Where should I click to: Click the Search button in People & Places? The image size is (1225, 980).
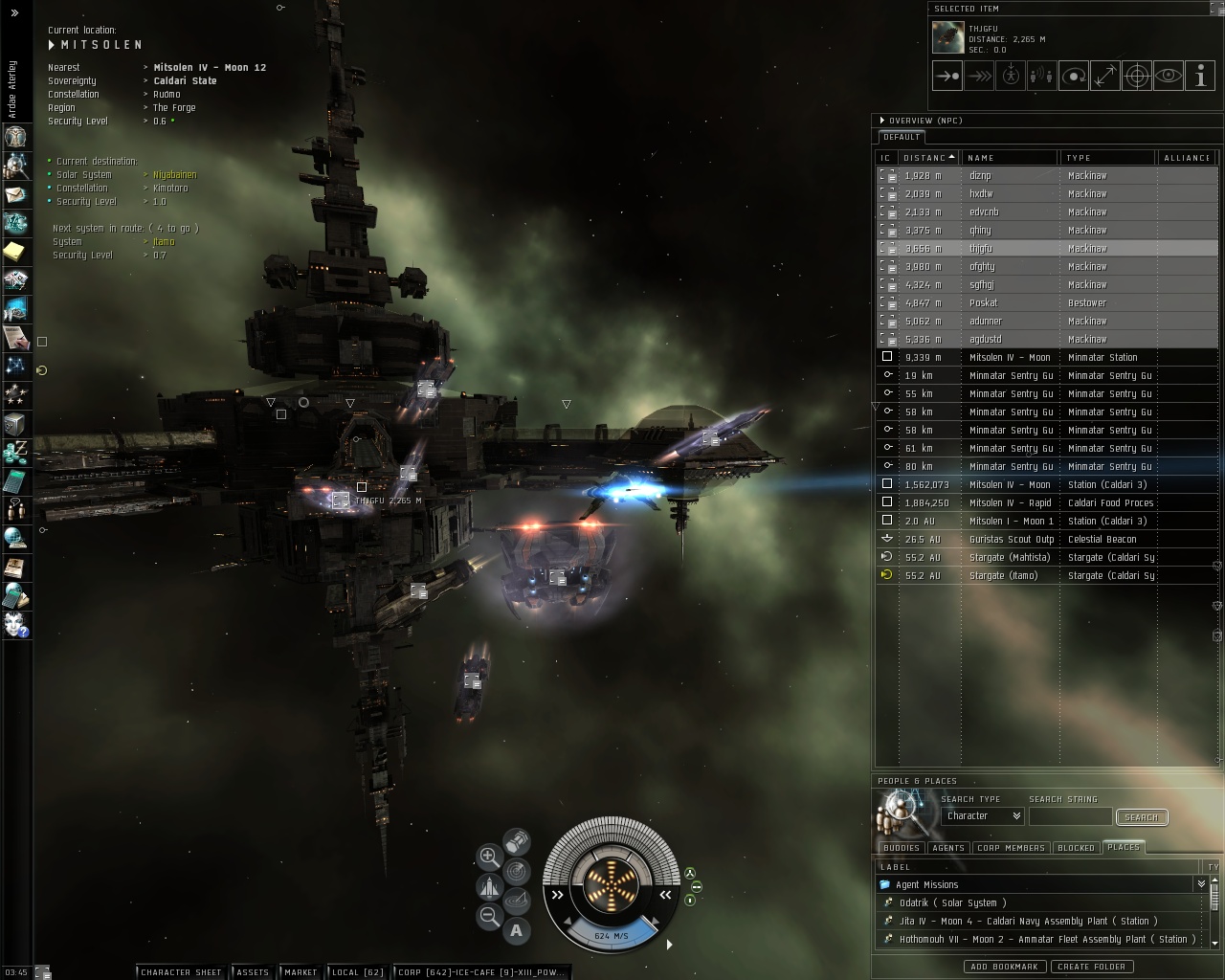pos(1141,817)
